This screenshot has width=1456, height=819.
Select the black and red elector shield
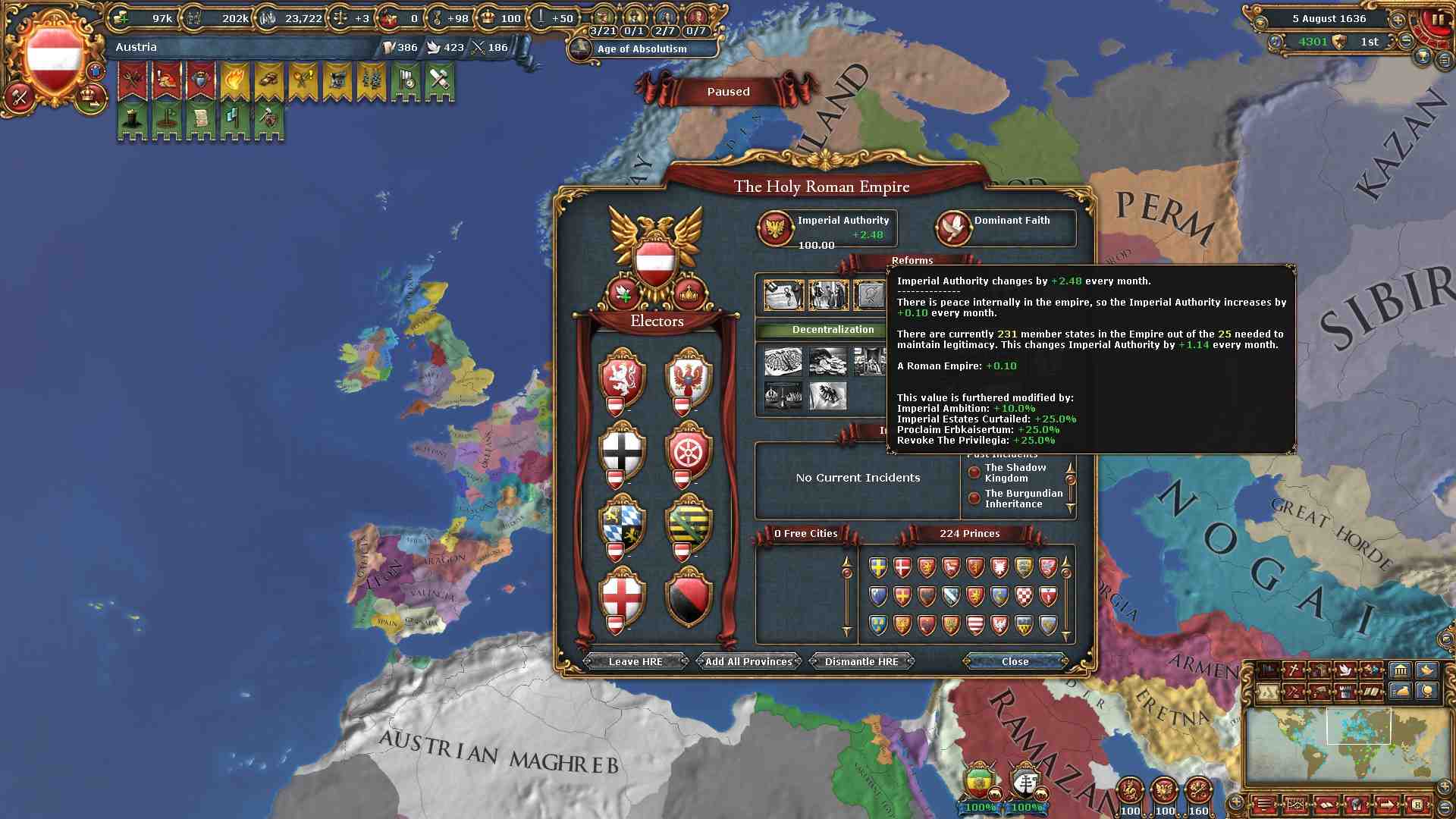point(689,596)
